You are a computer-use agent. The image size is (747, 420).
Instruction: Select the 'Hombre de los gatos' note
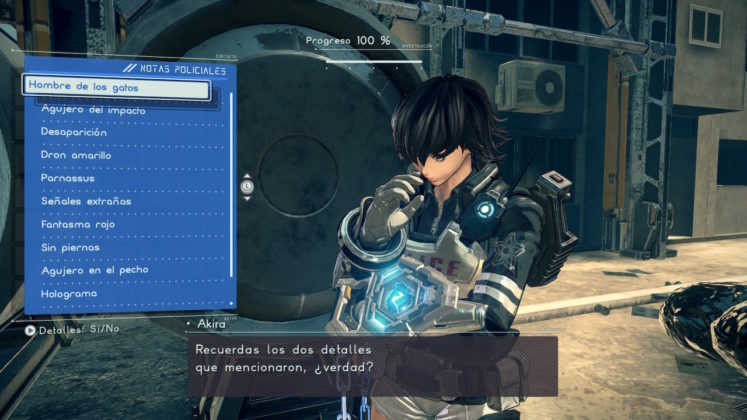[116, 86]
